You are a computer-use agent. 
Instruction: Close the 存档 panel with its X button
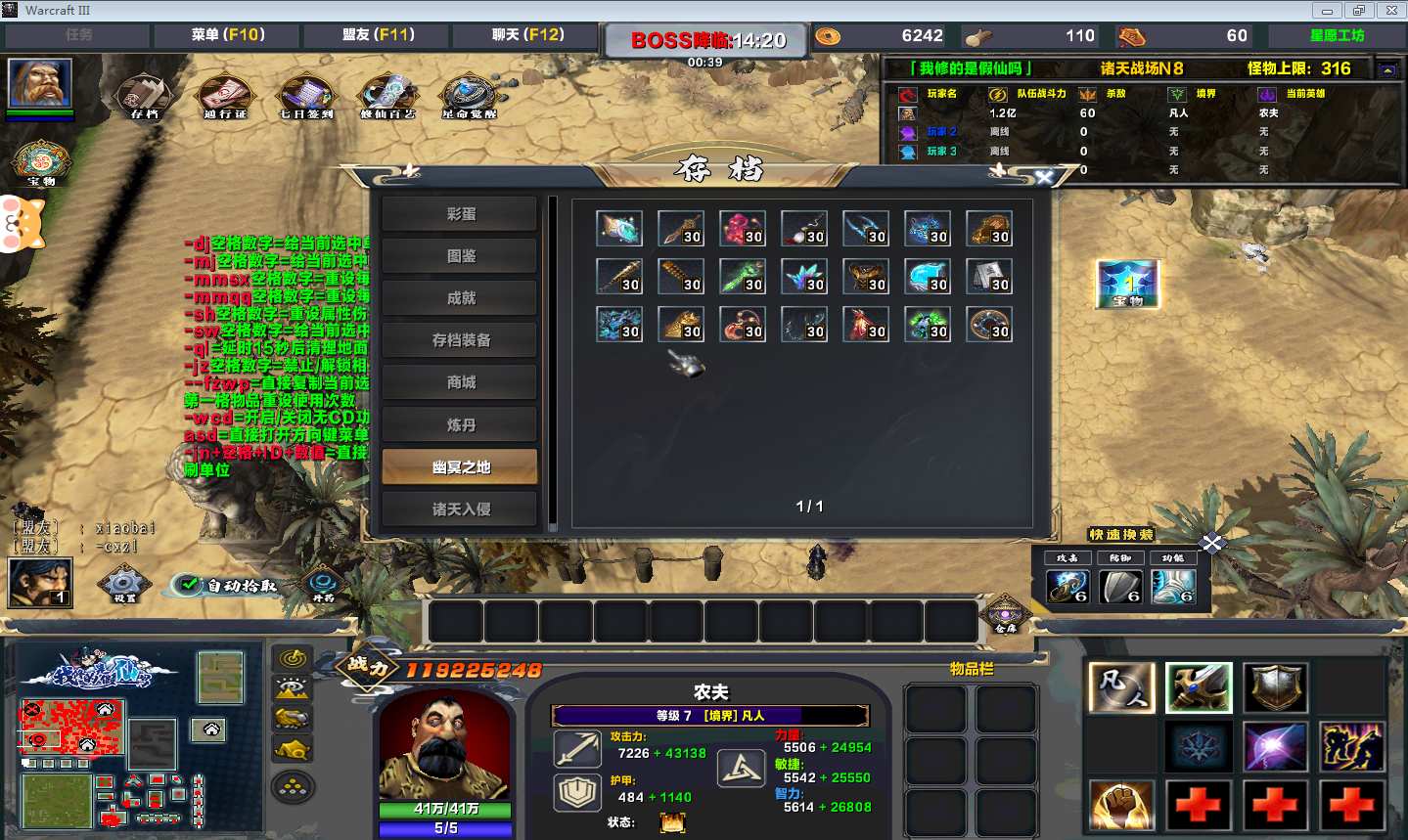[x=1044, y=177]
